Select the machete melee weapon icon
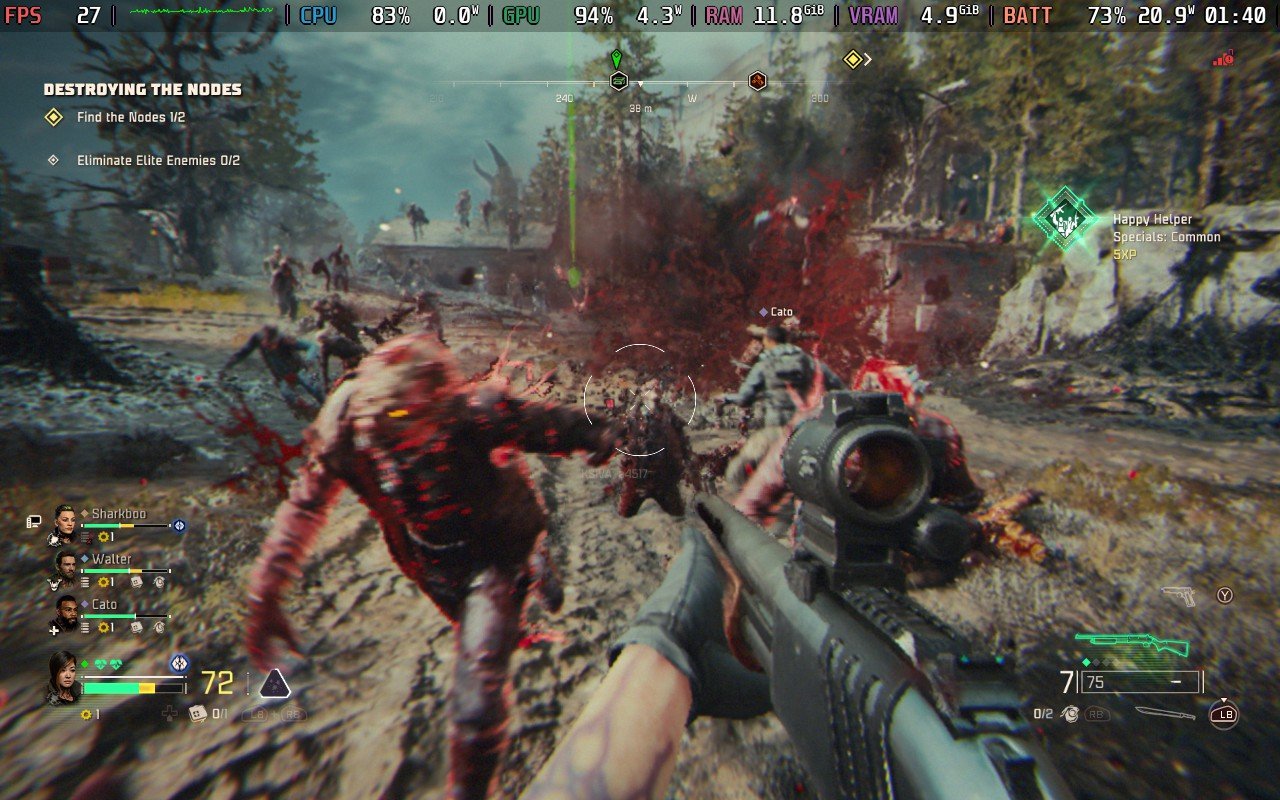The image size is (1280, 800). 1165,713
